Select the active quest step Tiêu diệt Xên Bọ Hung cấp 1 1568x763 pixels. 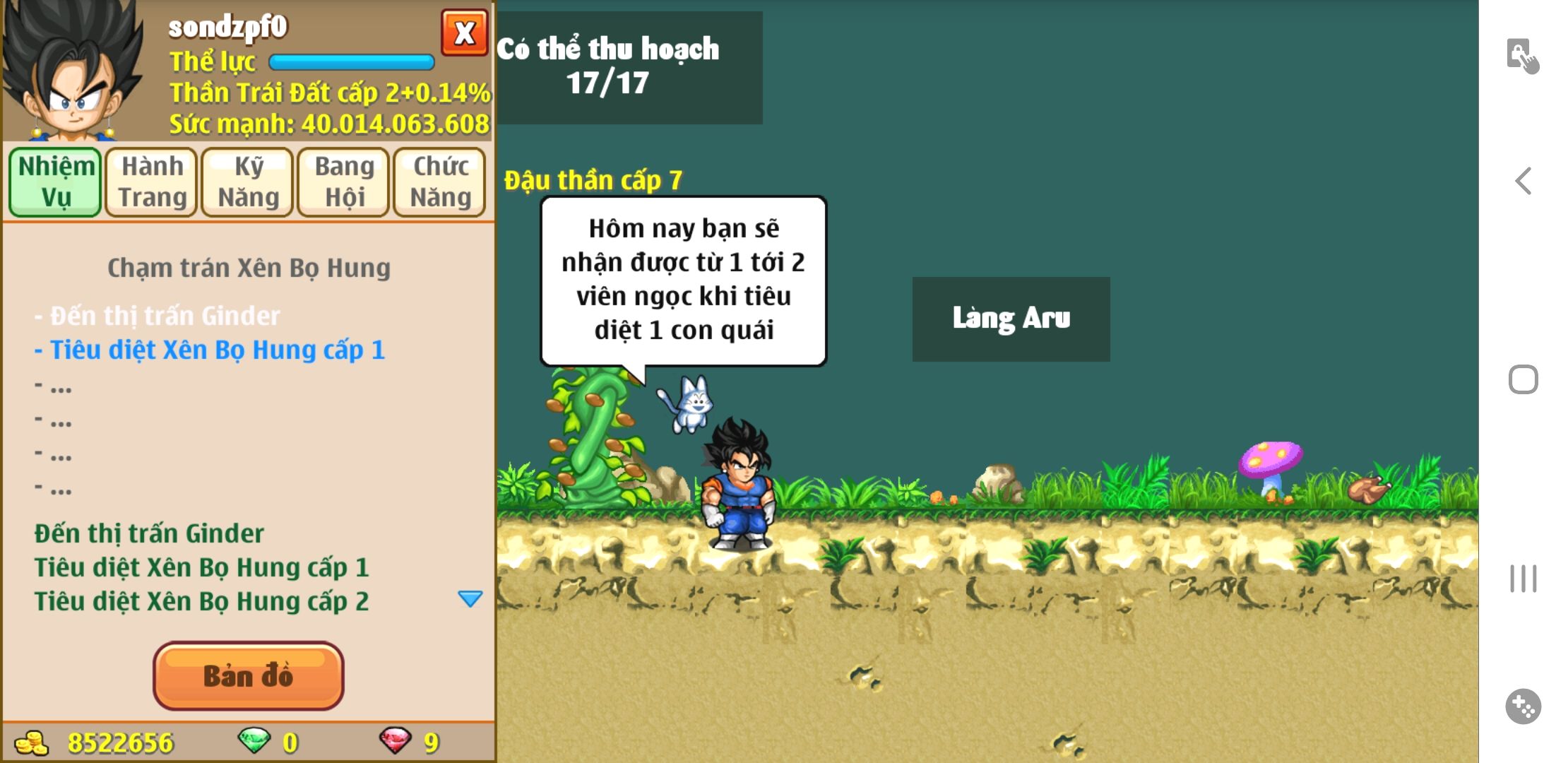click(x=210, y=350)
